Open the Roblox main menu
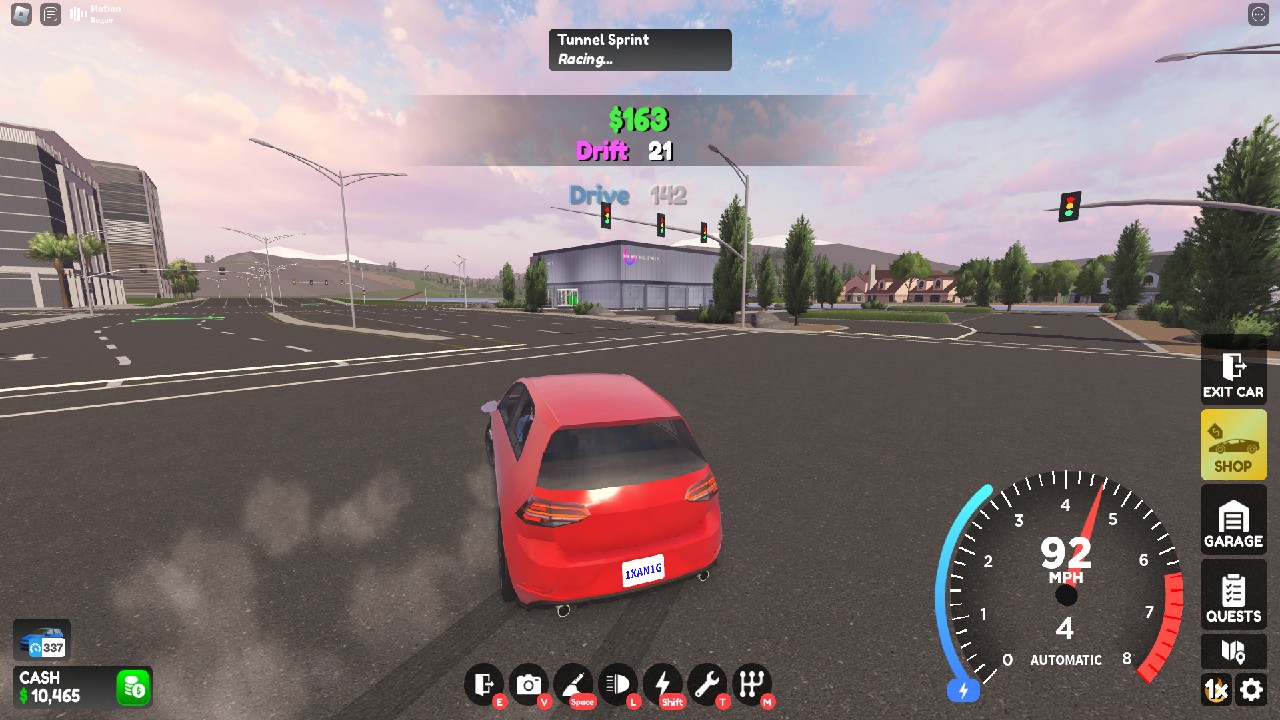This screenshot has height=720, width=1280. click(x=21, y=14)
